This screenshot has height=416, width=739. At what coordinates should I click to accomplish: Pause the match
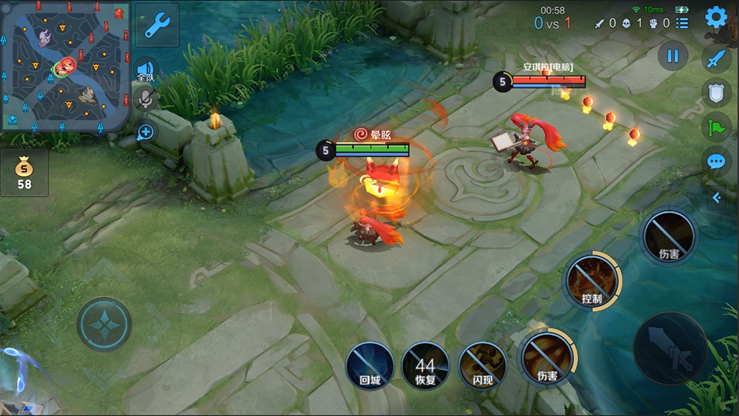(673, 56)
